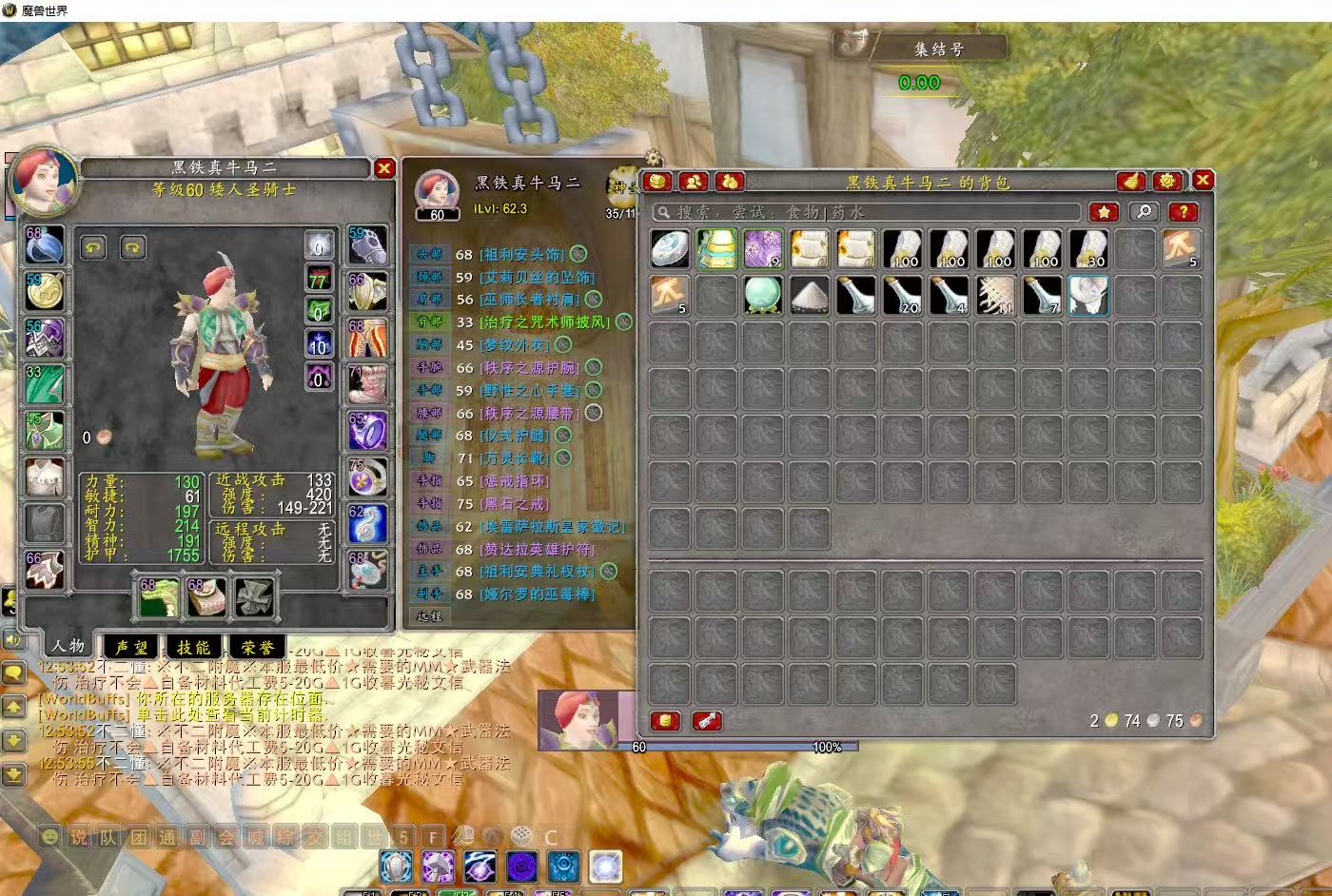Screen dimensions: 1332x896
Task: Open the 技能 skills tab
Action: (193, 647)
